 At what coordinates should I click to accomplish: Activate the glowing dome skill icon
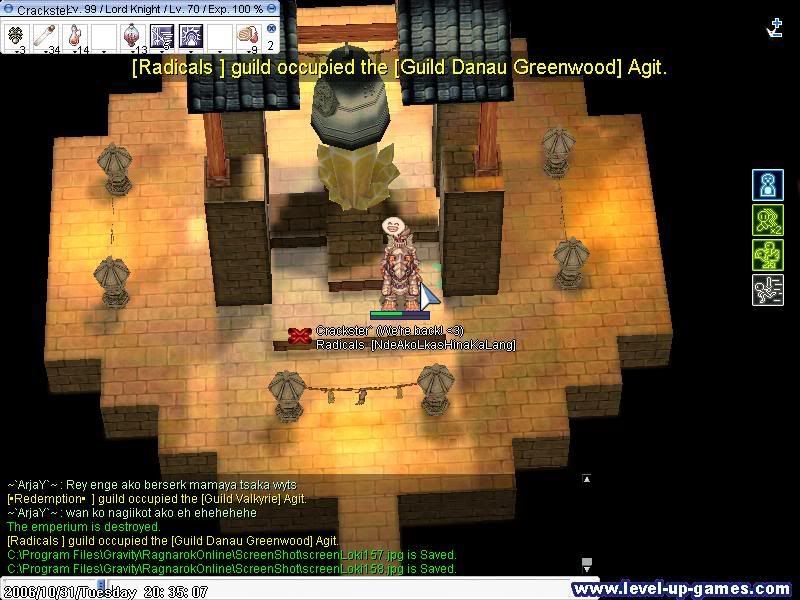(192, 36)
